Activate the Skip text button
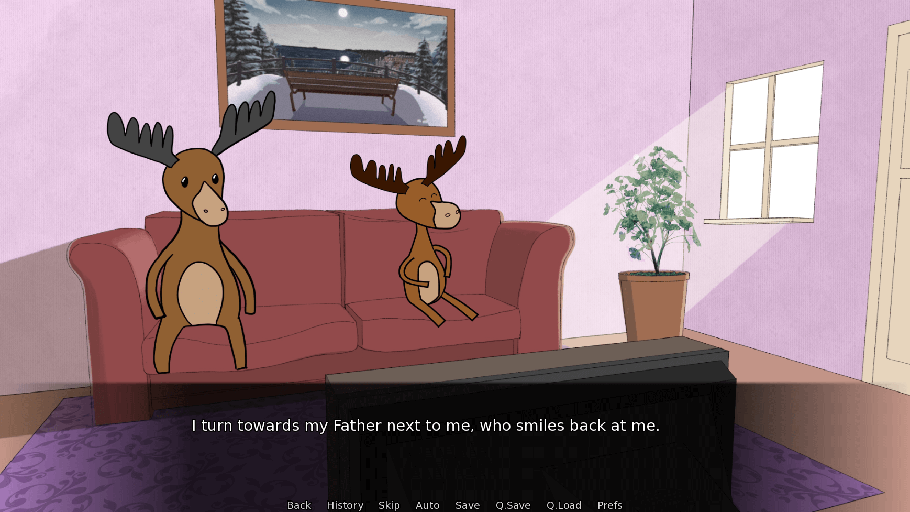910x512 pixels. [x=389, y=505]
